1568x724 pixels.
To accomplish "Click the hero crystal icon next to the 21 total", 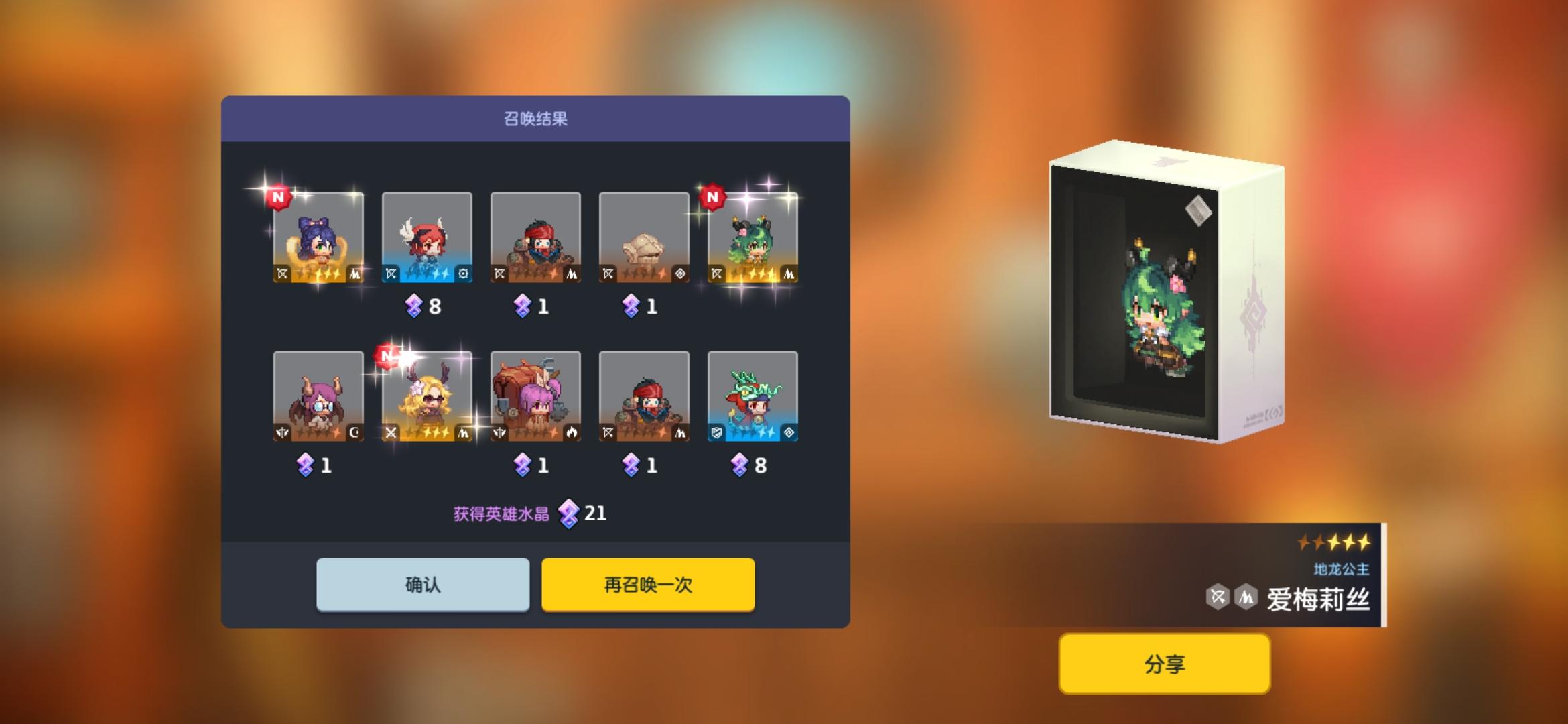I will coord(568,513).
